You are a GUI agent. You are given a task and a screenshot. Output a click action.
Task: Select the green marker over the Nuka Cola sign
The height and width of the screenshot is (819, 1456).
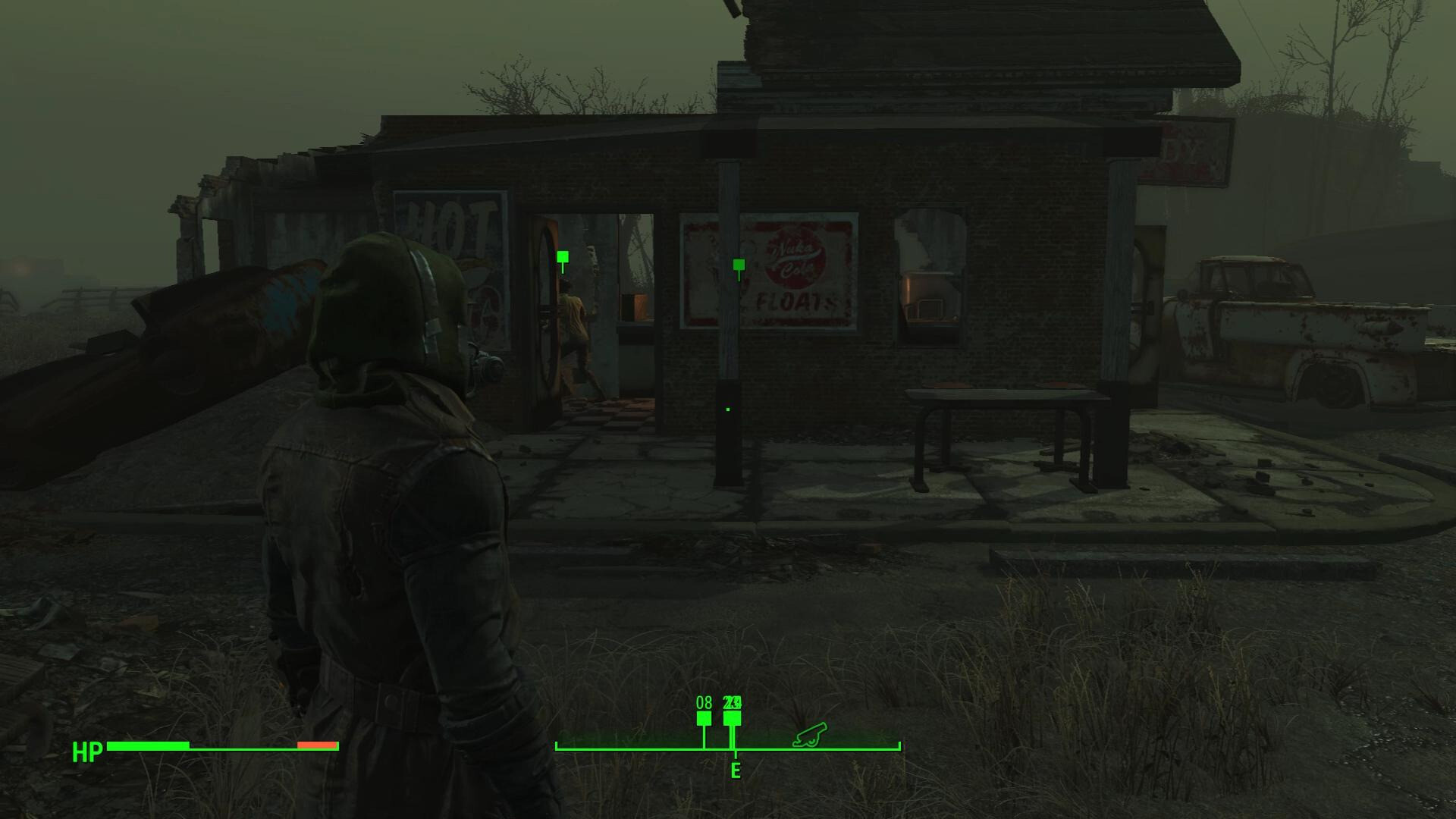739,265
